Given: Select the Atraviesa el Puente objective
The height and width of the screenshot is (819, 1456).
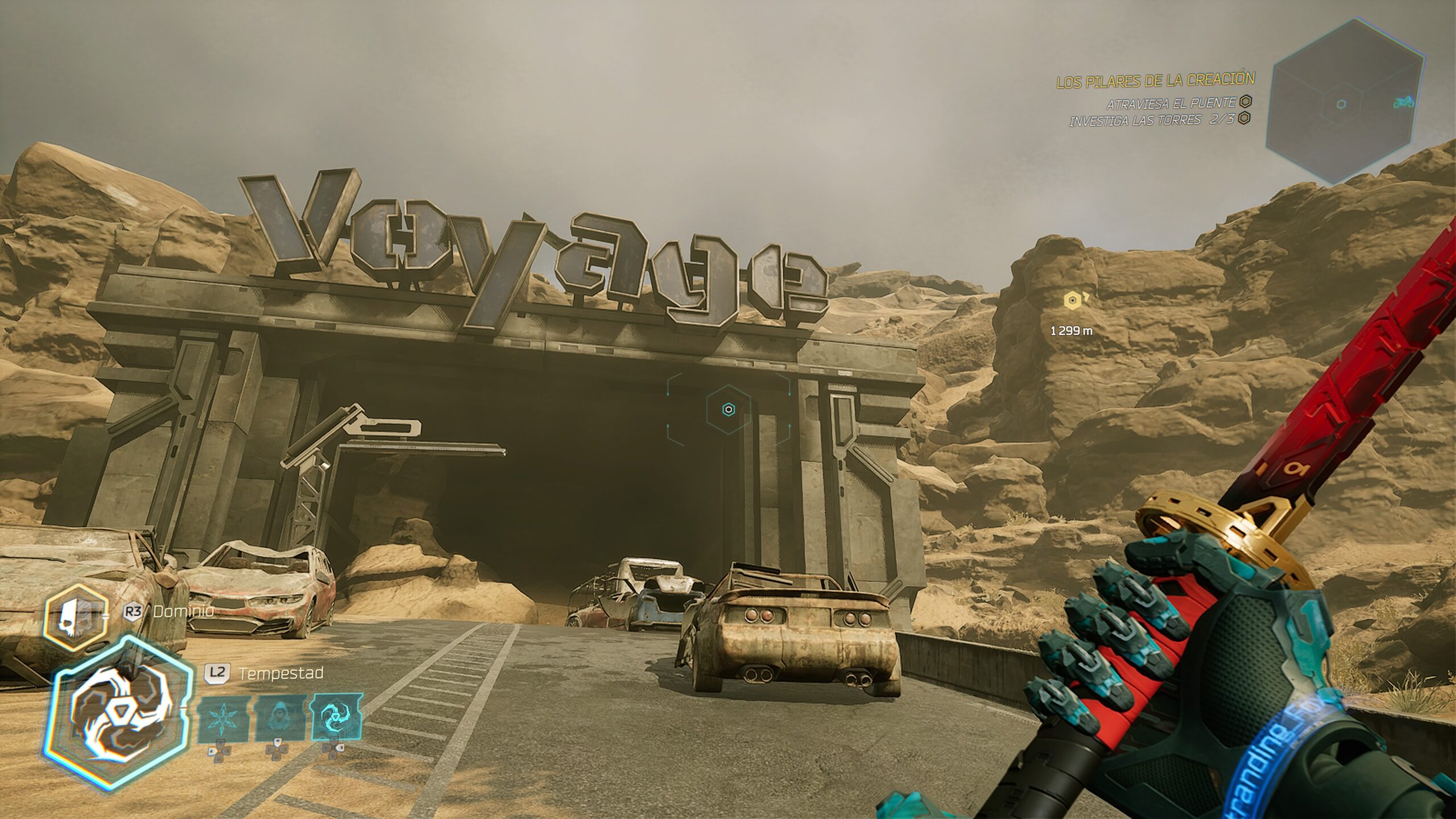Looking at the screenshot, I should pyautogui.click(x=1170, y=103).
